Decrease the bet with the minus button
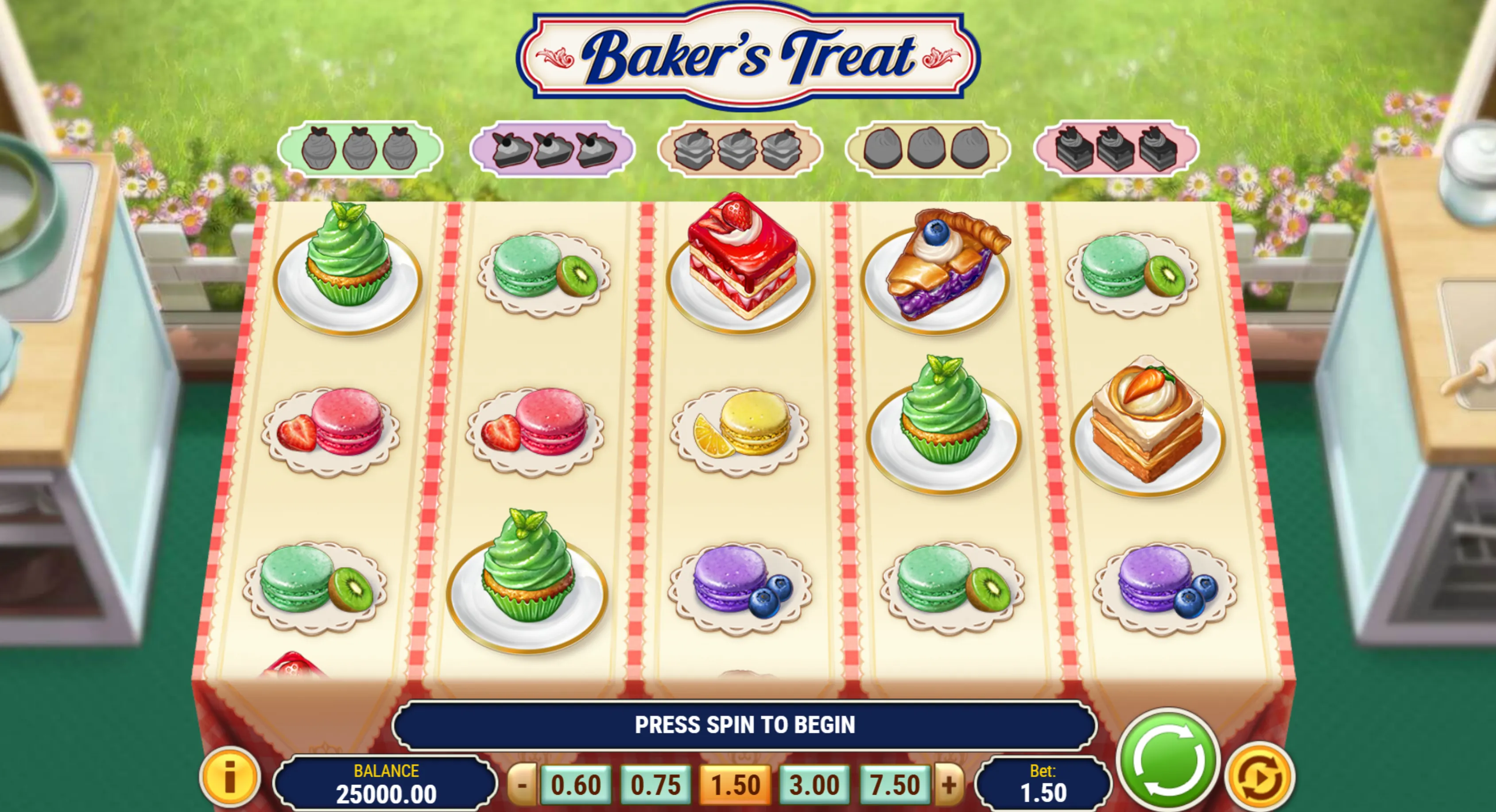 click(x=522, y=785)
